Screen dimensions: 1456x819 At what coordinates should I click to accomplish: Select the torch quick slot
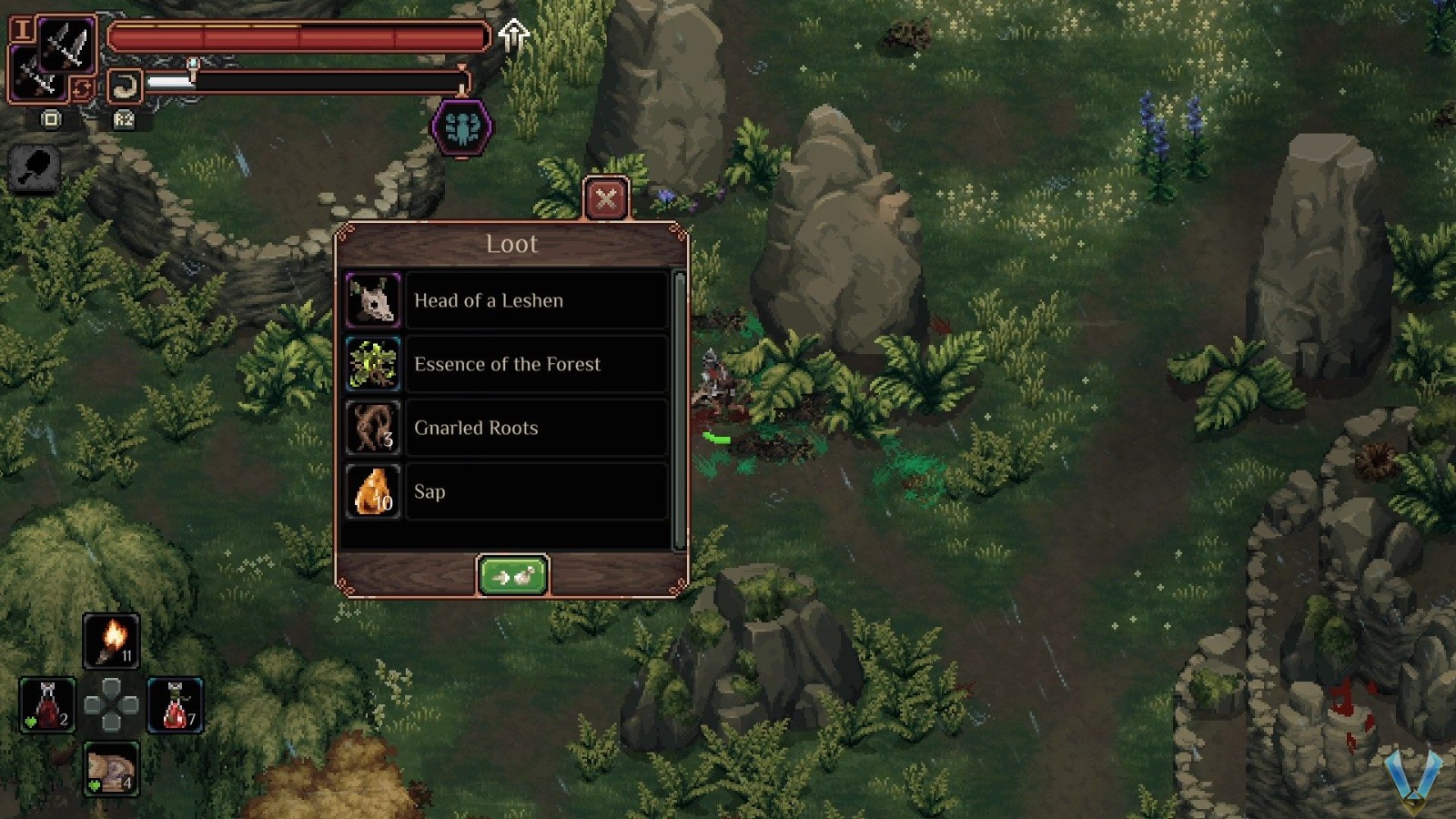pos(111,640)
